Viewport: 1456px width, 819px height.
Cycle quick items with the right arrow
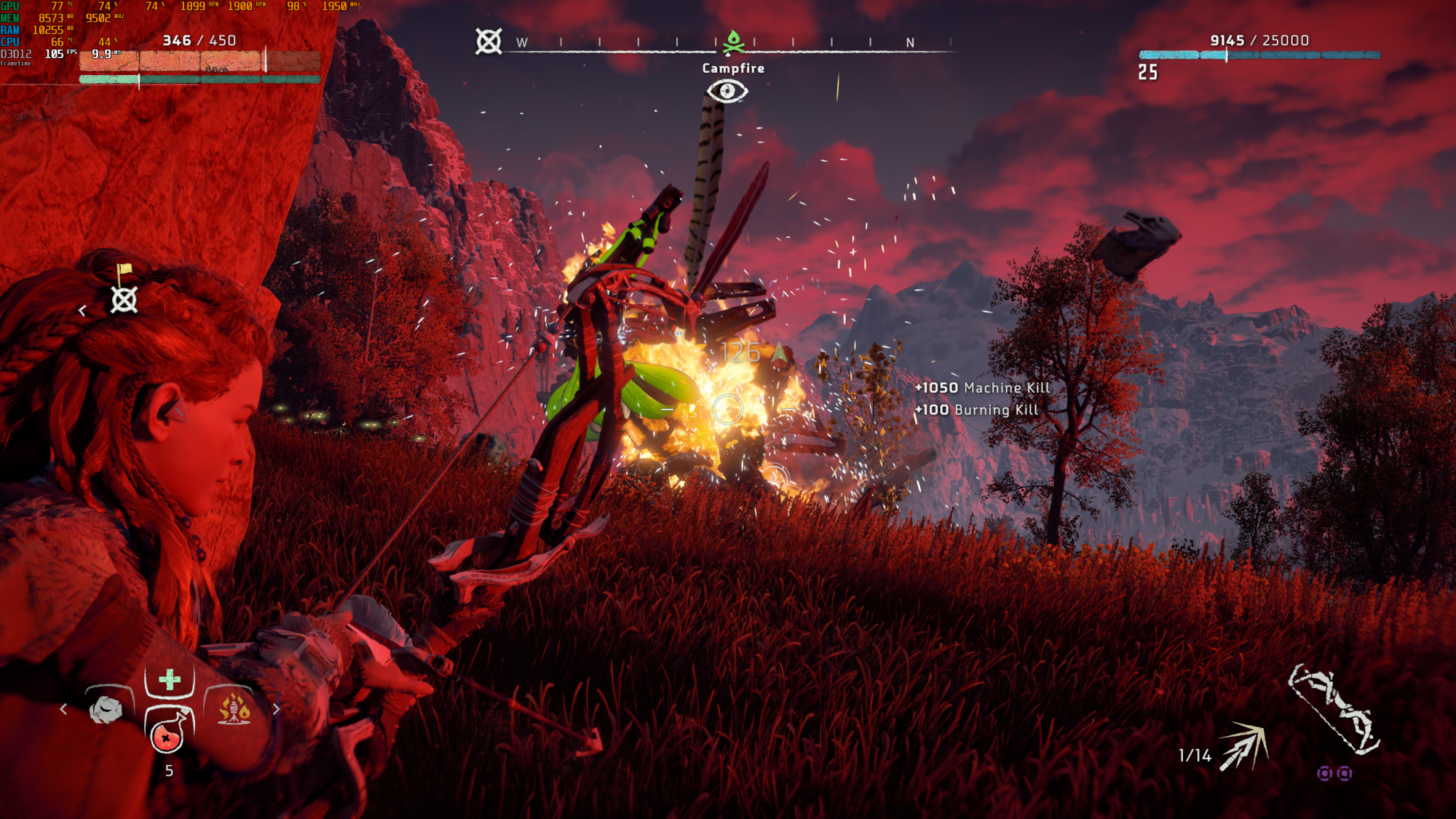click(x=276, y=709)
